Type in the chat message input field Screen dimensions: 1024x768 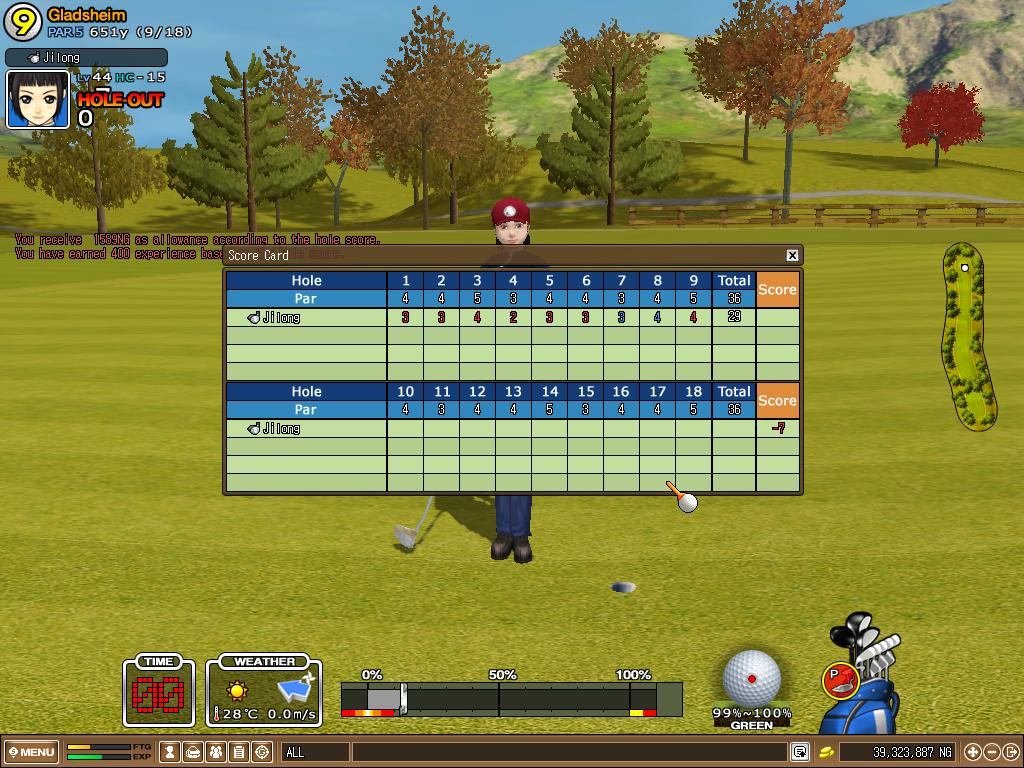(x=568, y=752)
